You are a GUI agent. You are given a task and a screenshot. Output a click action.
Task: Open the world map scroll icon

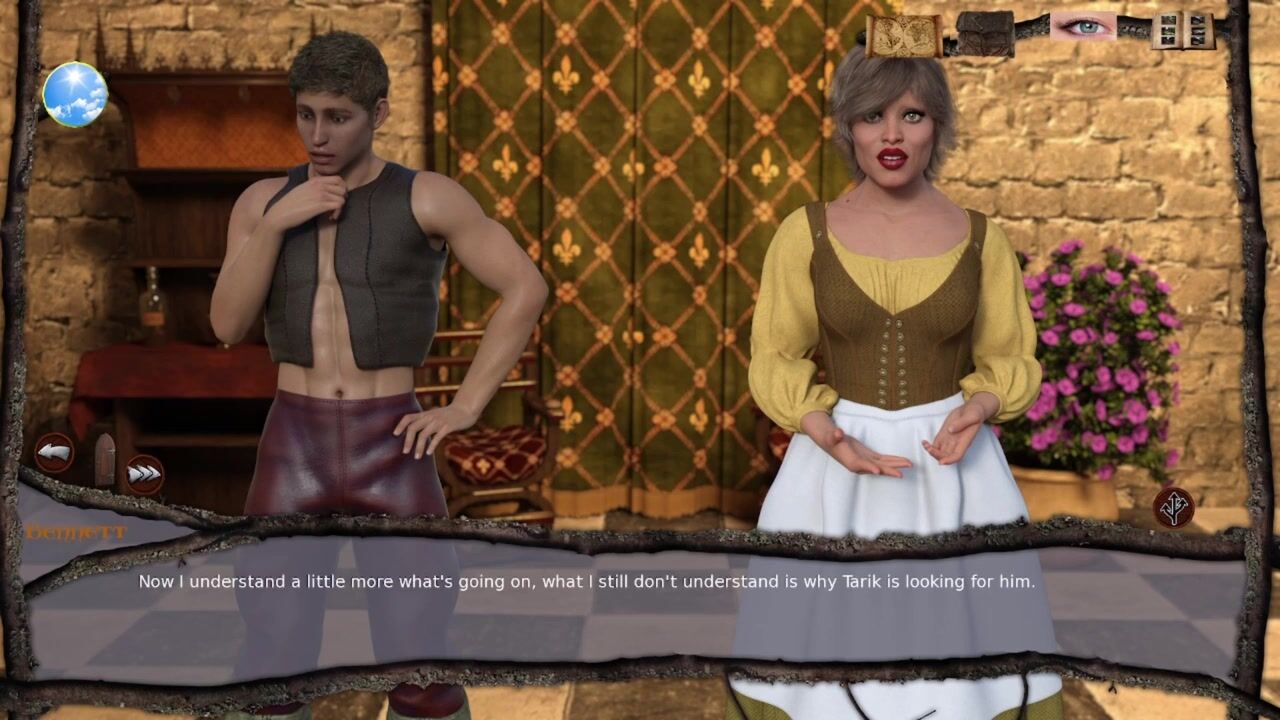[x=903, y=35]
